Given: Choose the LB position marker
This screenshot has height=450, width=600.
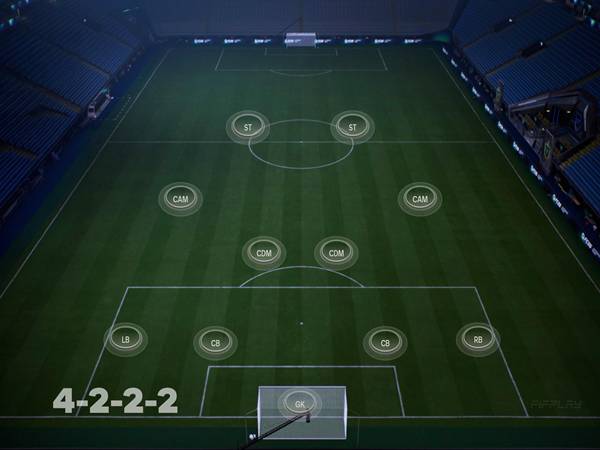Looking at the screenshot, I should pyautogui.click(x=126, y=340).
